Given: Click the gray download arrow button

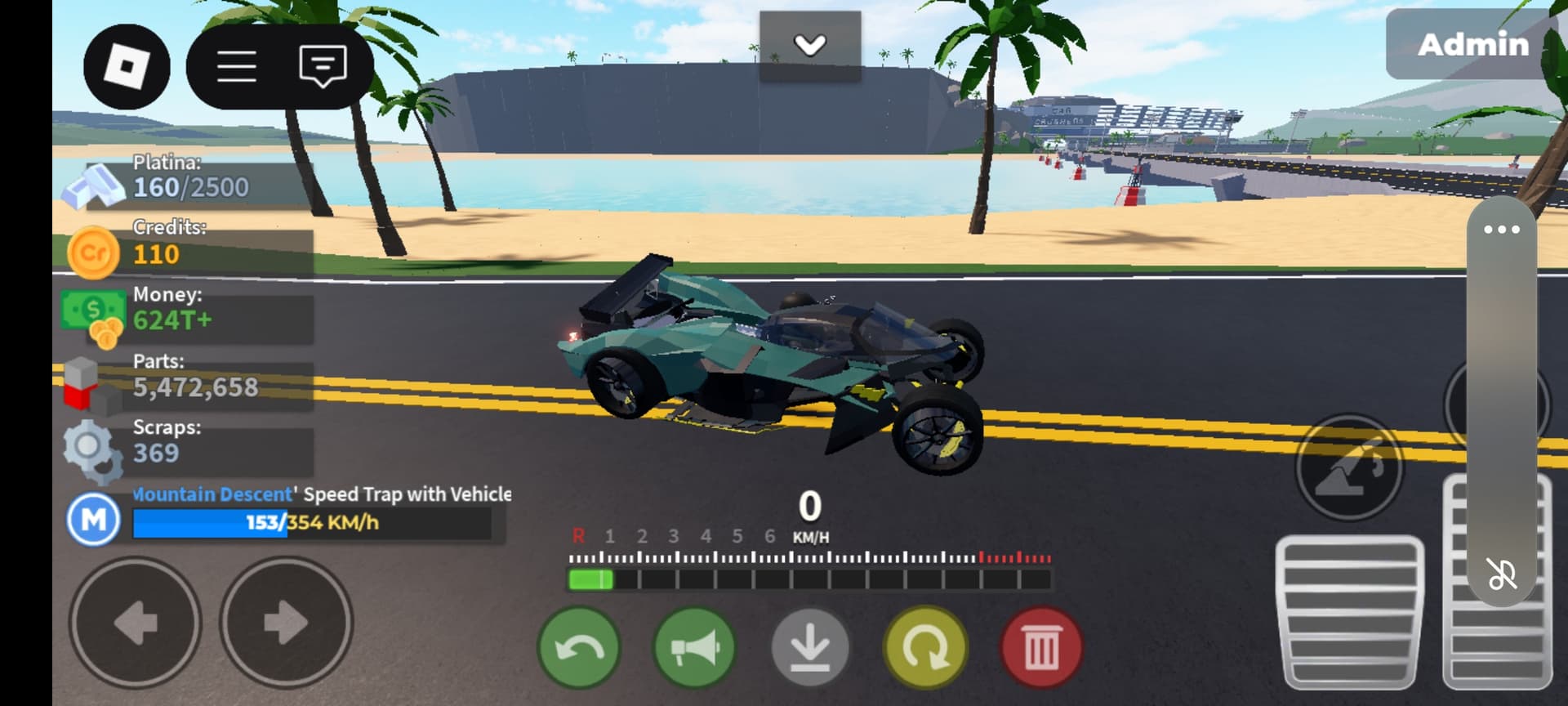Looking at the screenshot, I should 810,648.
